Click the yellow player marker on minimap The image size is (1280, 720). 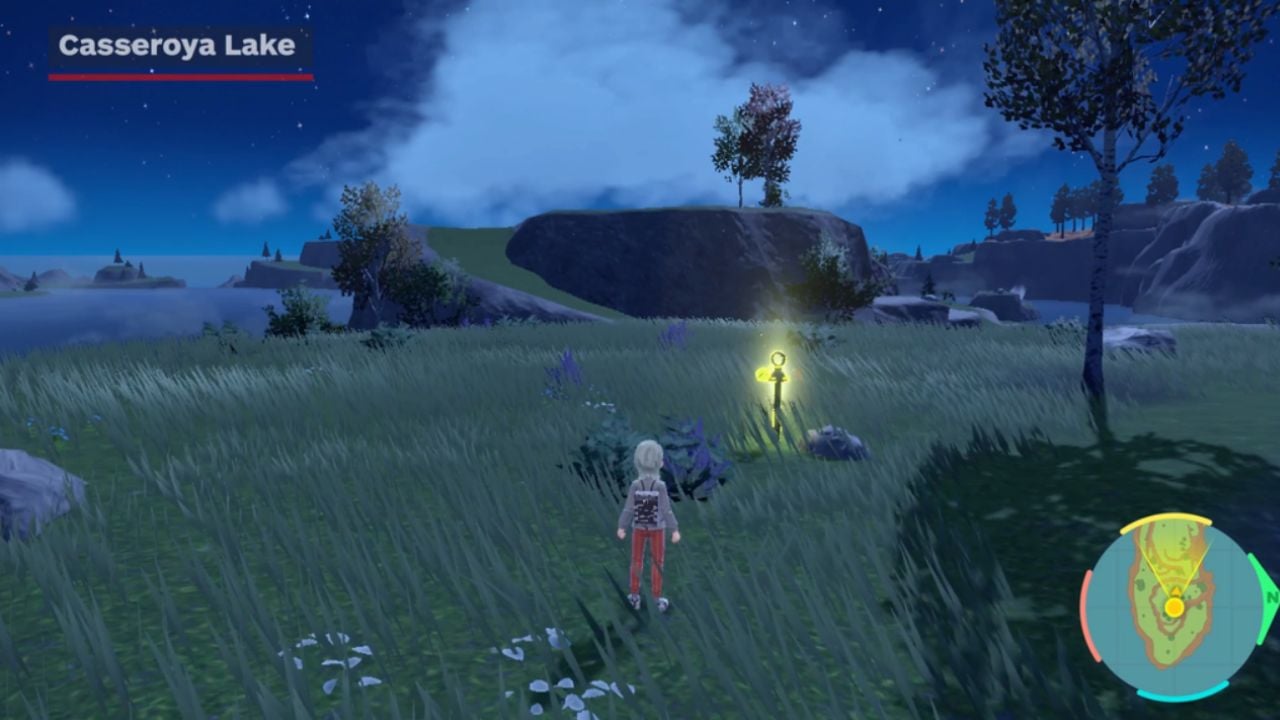pos(1174,607)
